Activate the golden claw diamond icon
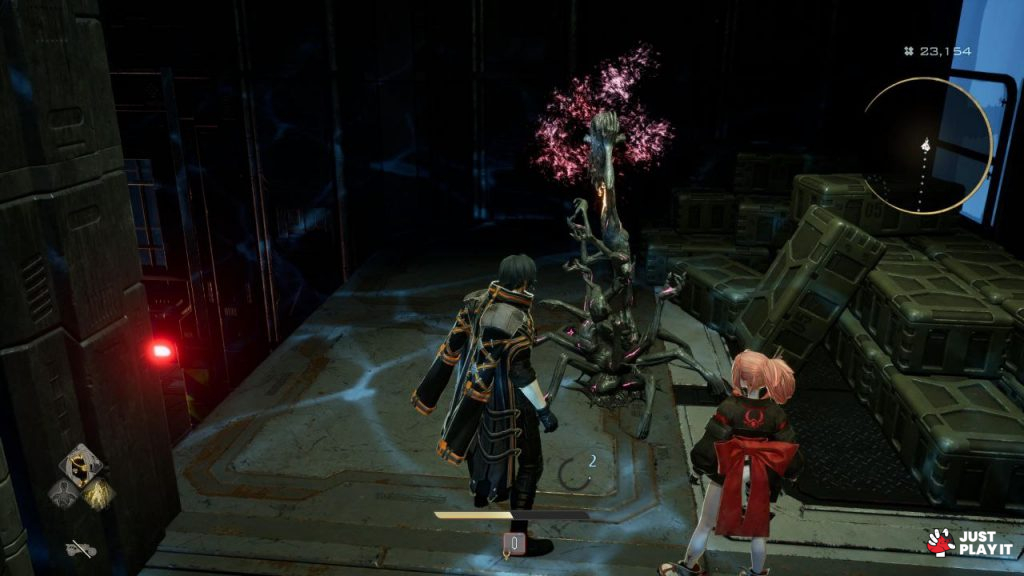Viewport: 1024px width, 576px height. (97, 492)
